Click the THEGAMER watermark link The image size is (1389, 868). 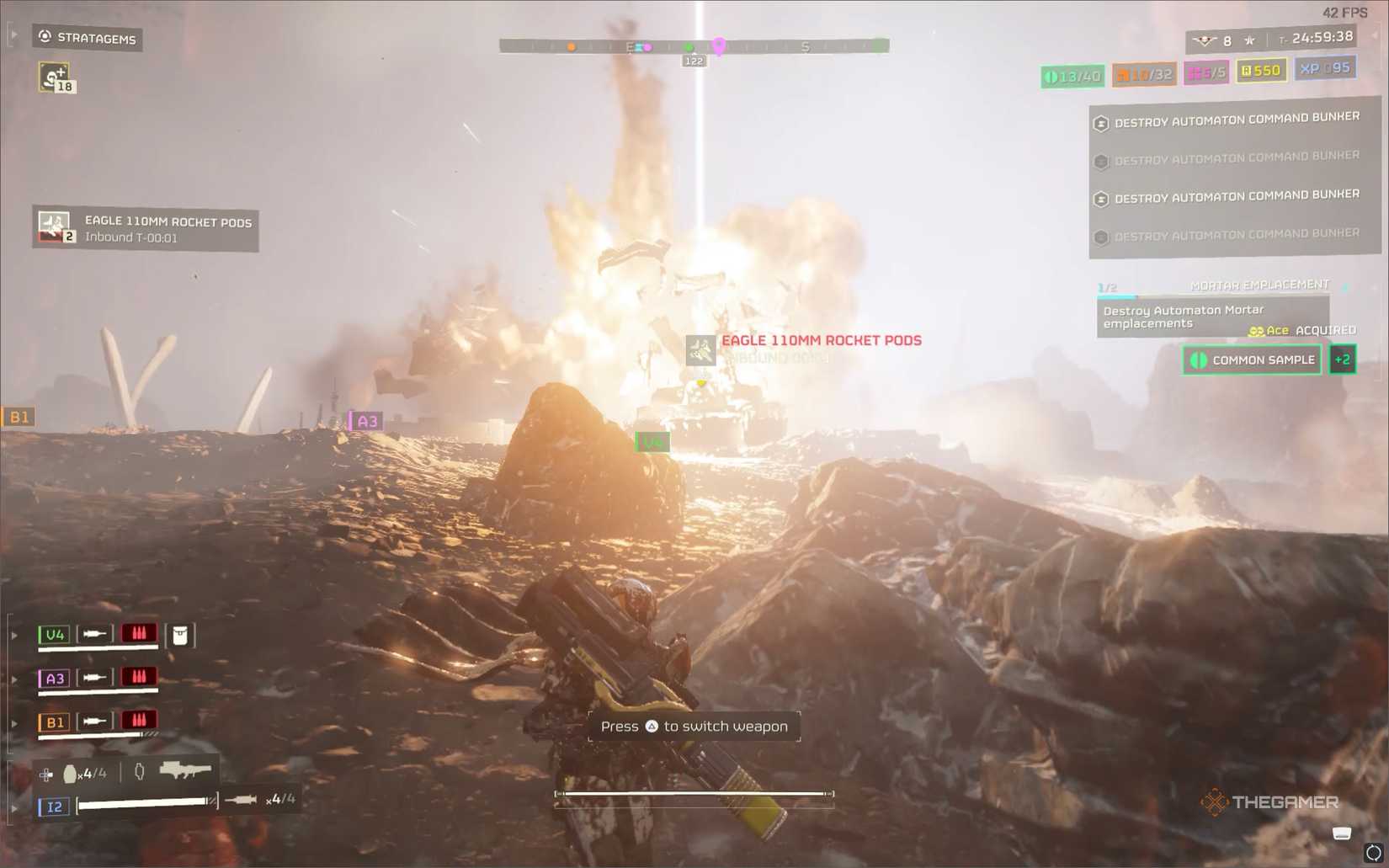click(x=1274, y=802)
